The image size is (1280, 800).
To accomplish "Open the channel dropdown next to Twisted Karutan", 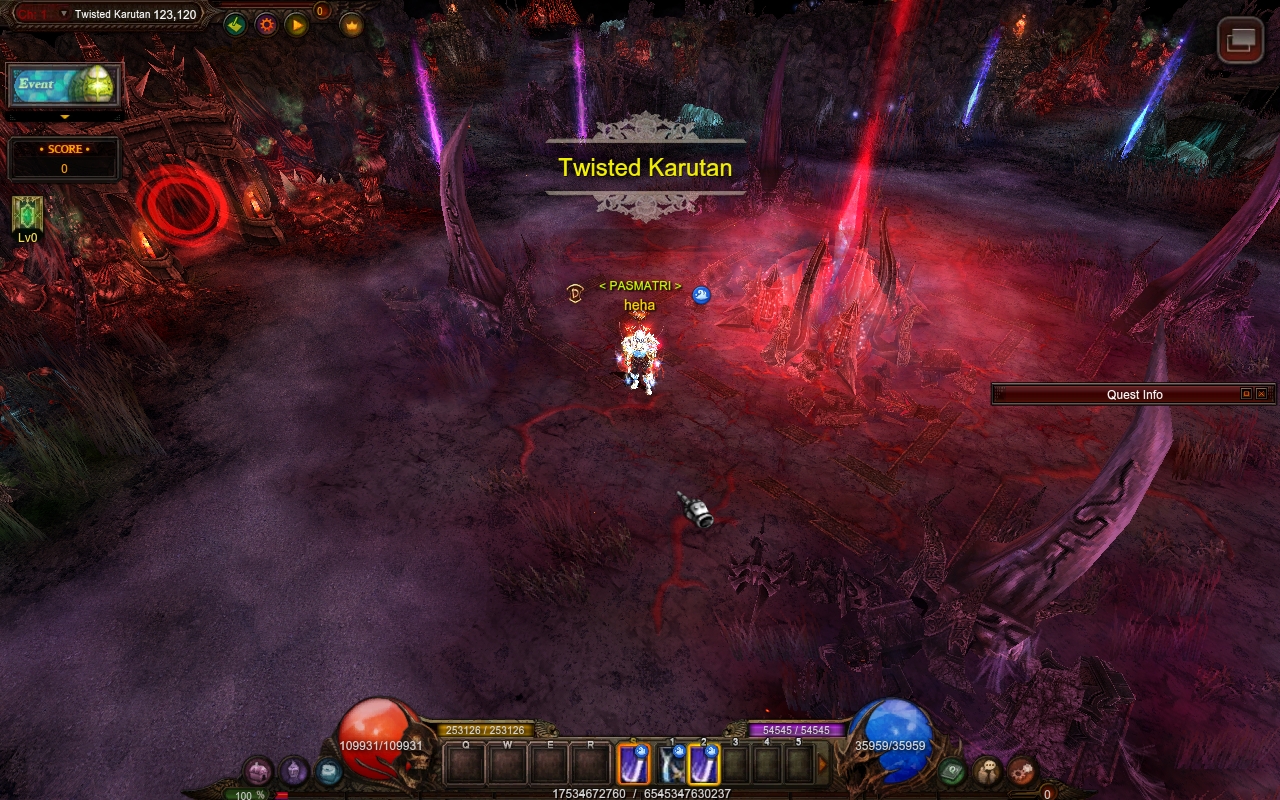I will click(x=64, y=14).
